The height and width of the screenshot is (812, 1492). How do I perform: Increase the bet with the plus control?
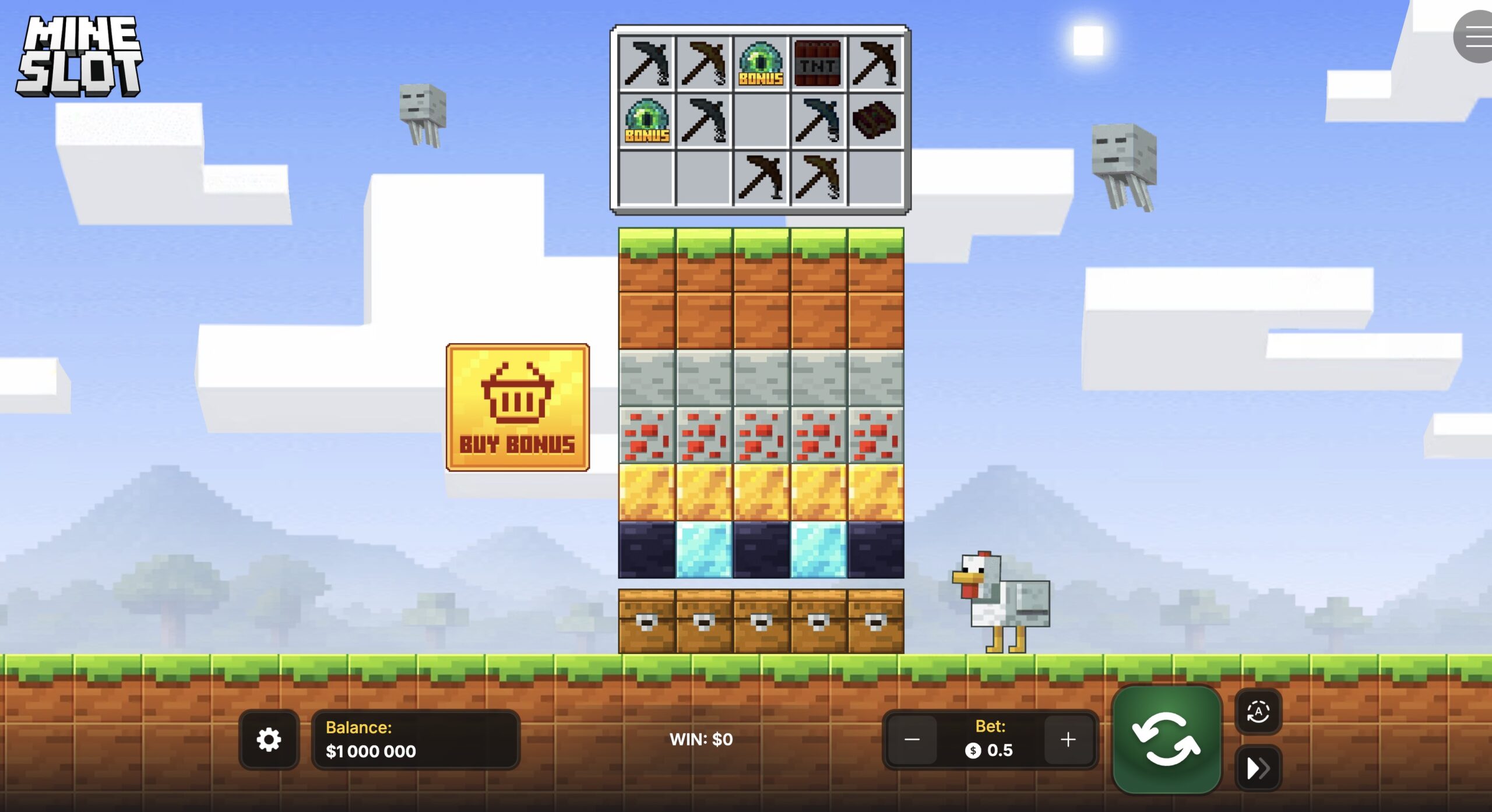[x=1068, y=740]
